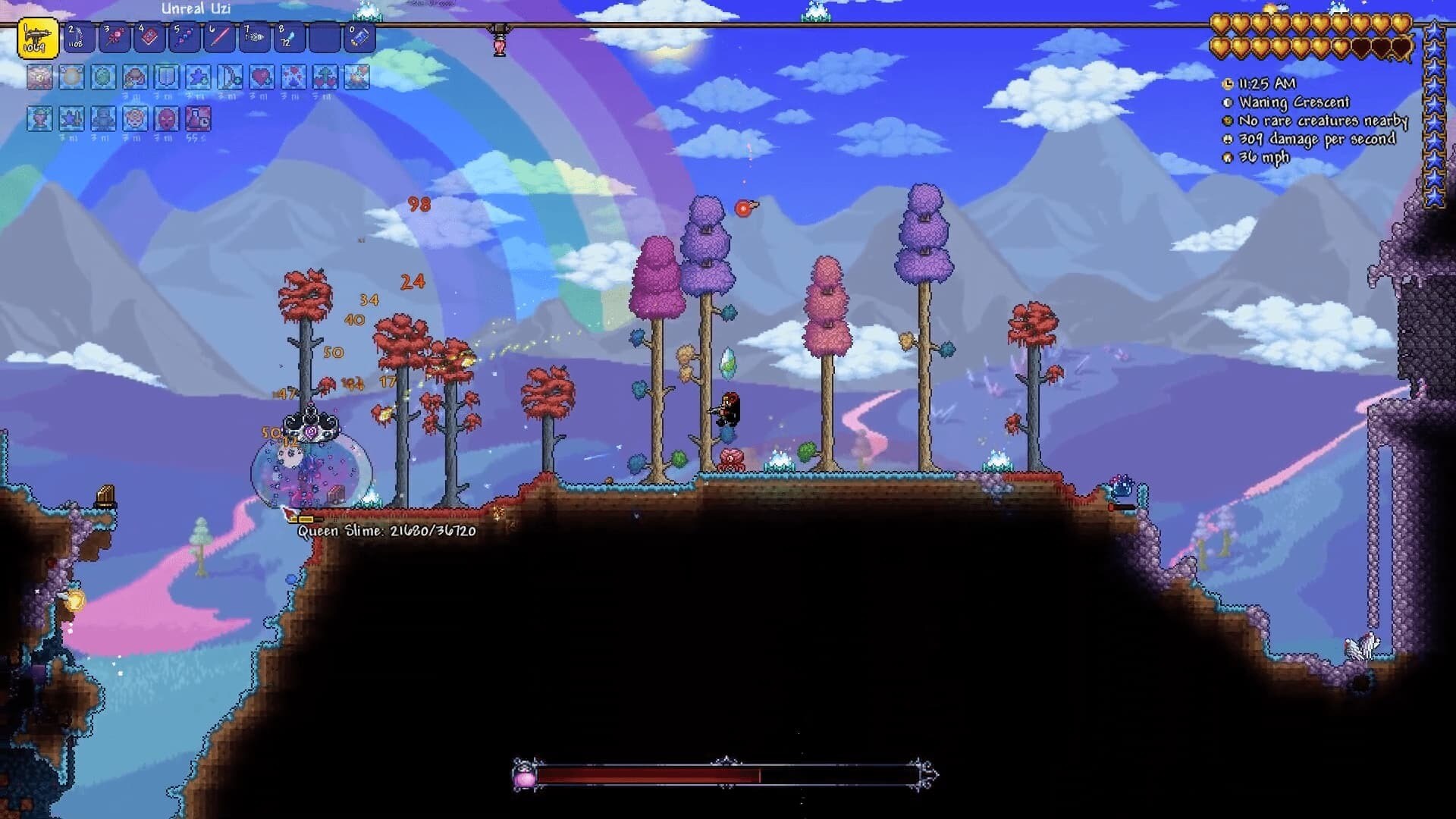Click the potion with clock debuff icon
This screenshot has height=819, width=1456.
pos(198,119)
